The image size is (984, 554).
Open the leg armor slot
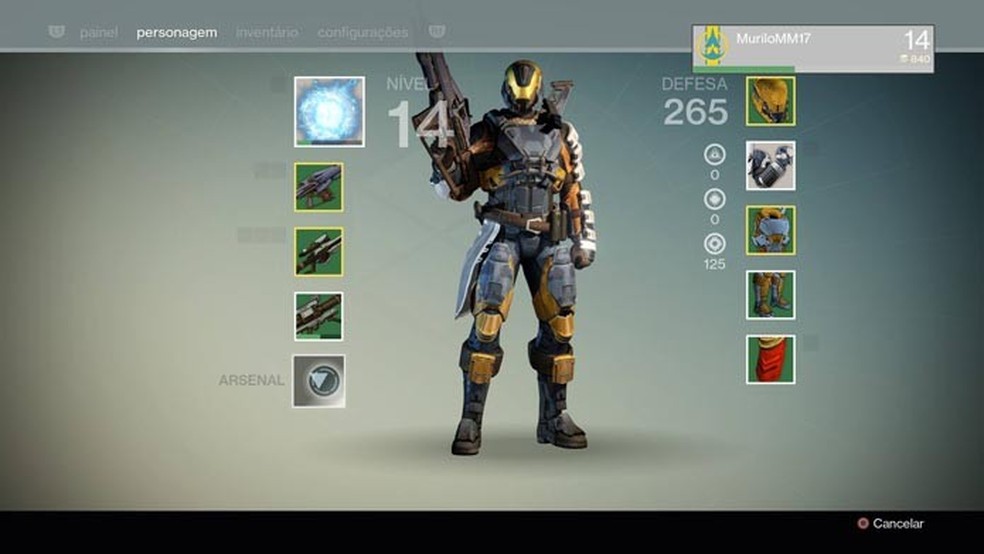click(x=771, y=295)
